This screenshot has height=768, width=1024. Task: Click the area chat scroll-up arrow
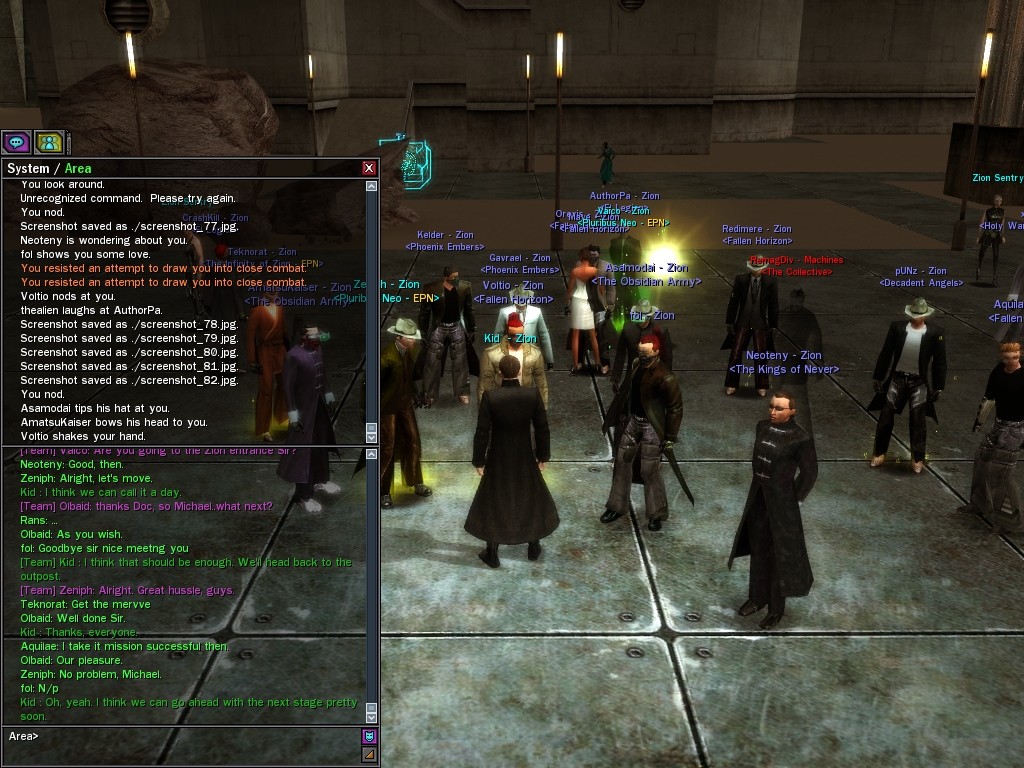click(x=371, y=455)
